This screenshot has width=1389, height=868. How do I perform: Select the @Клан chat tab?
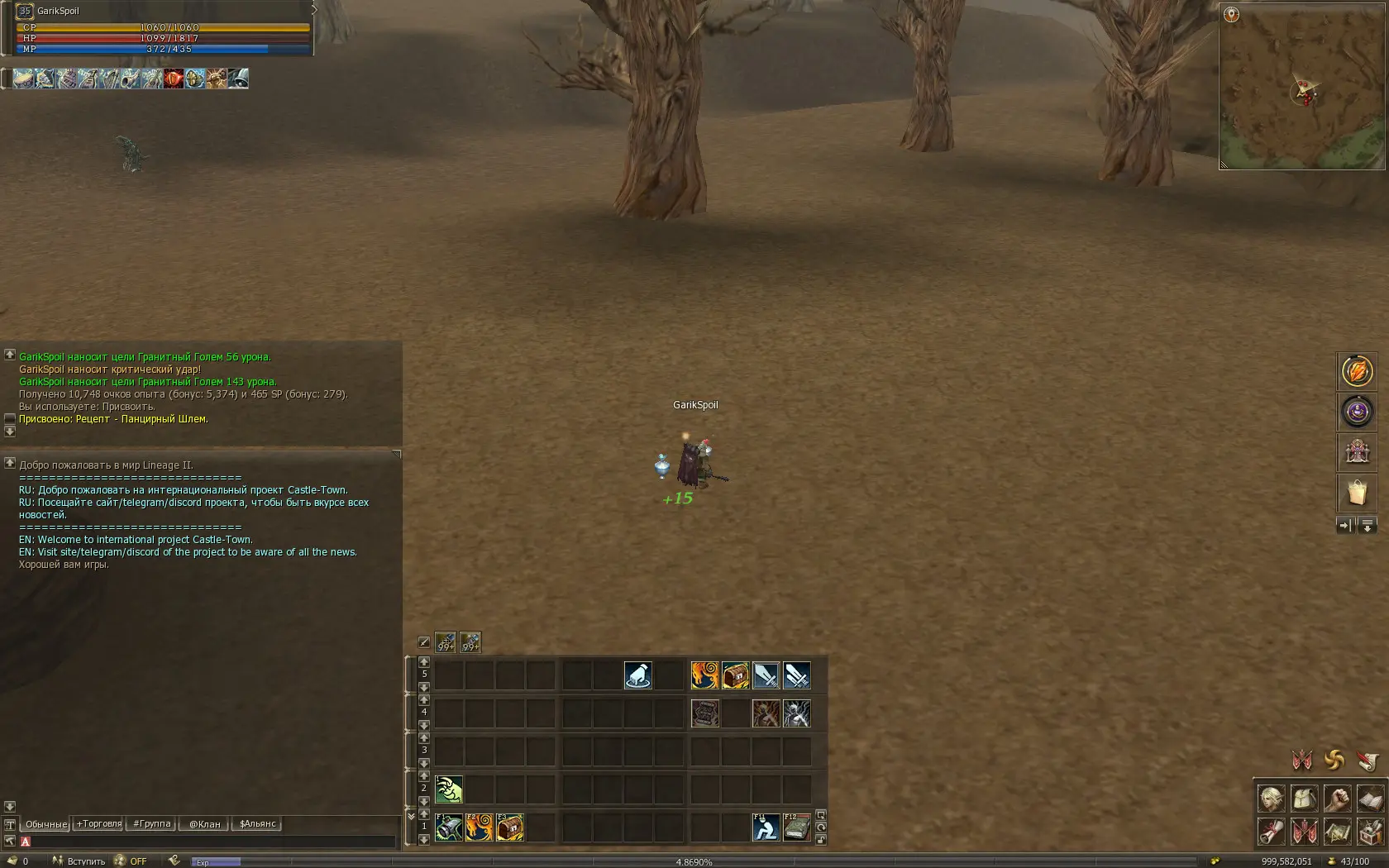pos(205,824)
